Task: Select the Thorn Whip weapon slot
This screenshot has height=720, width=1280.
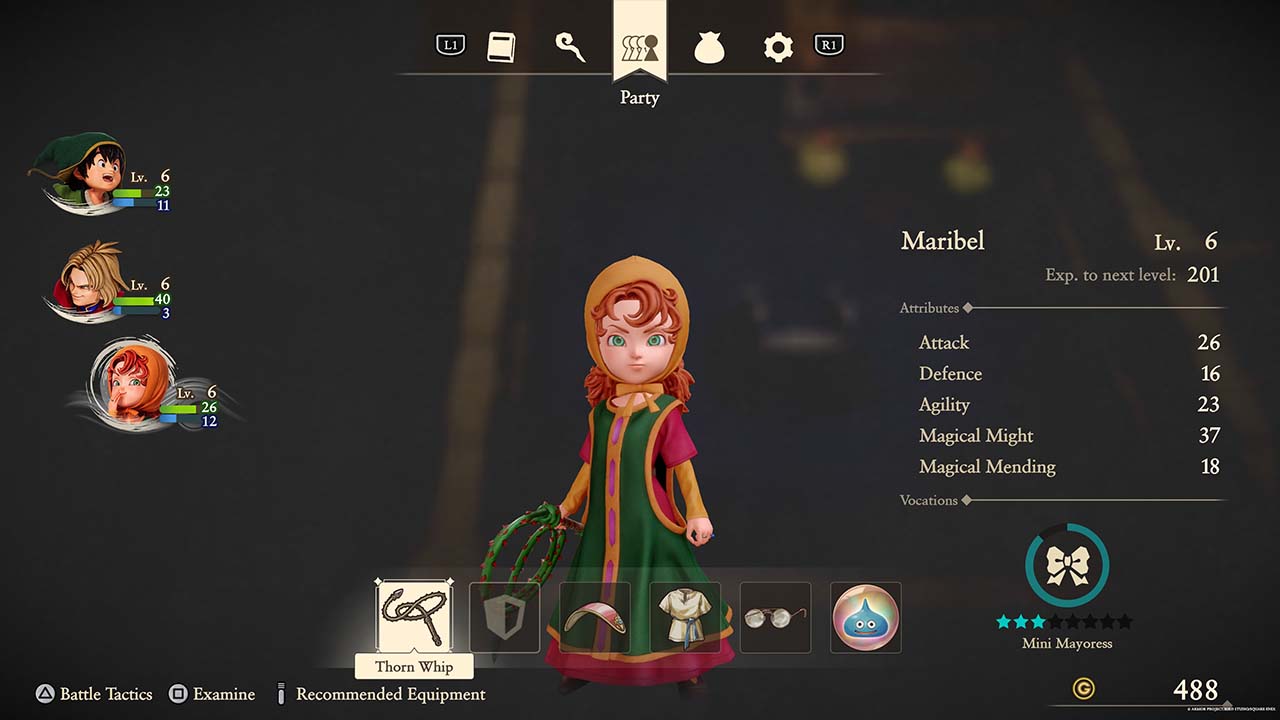Action: click(x=414, y=617)
